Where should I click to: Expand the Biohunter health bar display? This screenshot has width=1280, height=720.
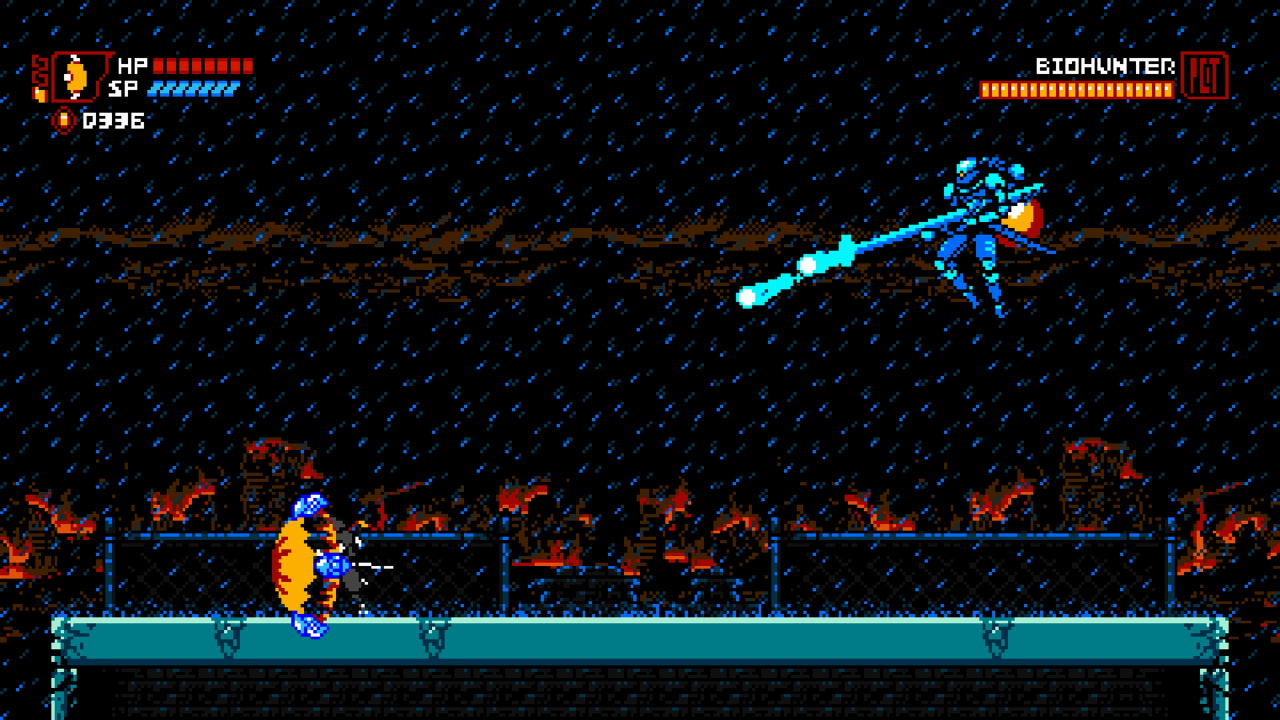tap(1076, 89)
